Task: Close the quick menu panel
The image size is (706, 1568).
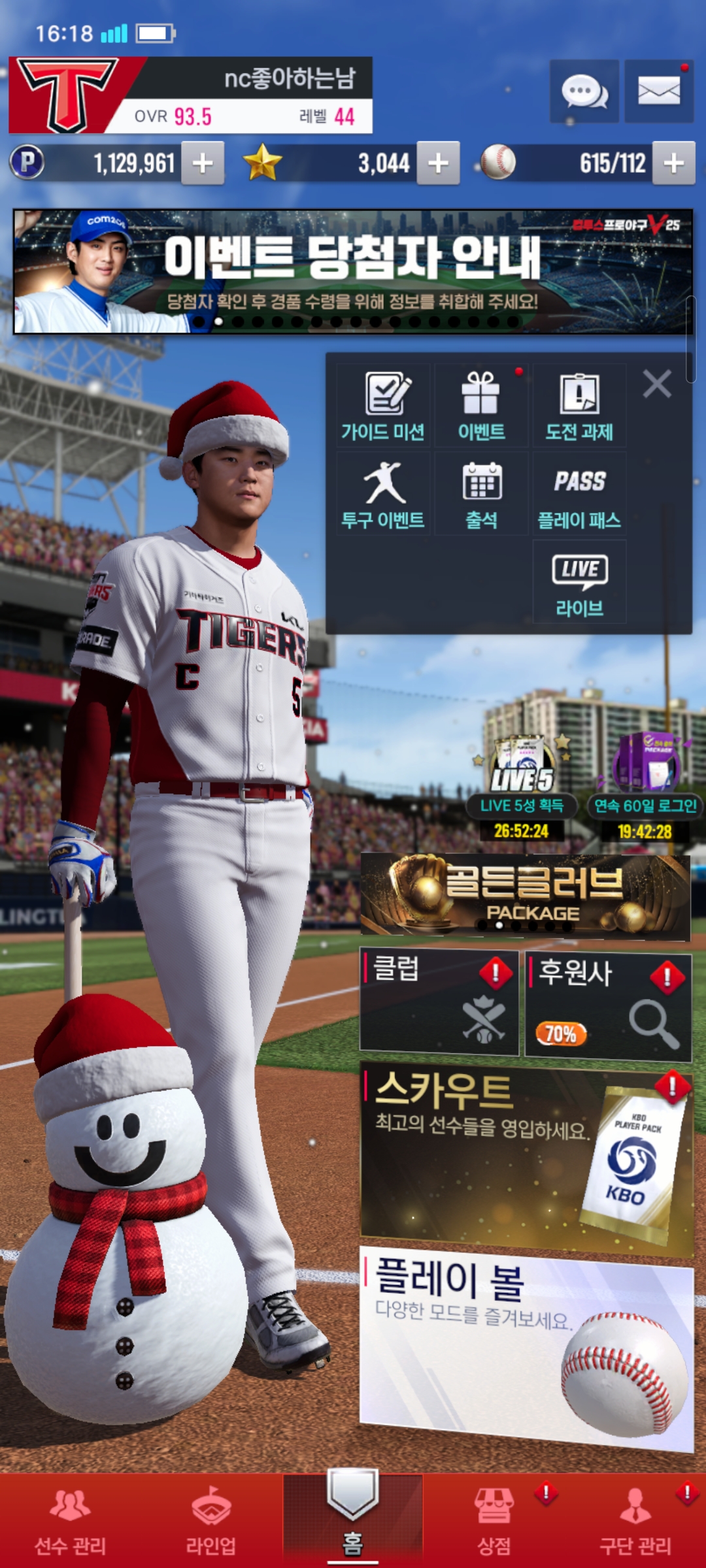Action: [657, 384]
